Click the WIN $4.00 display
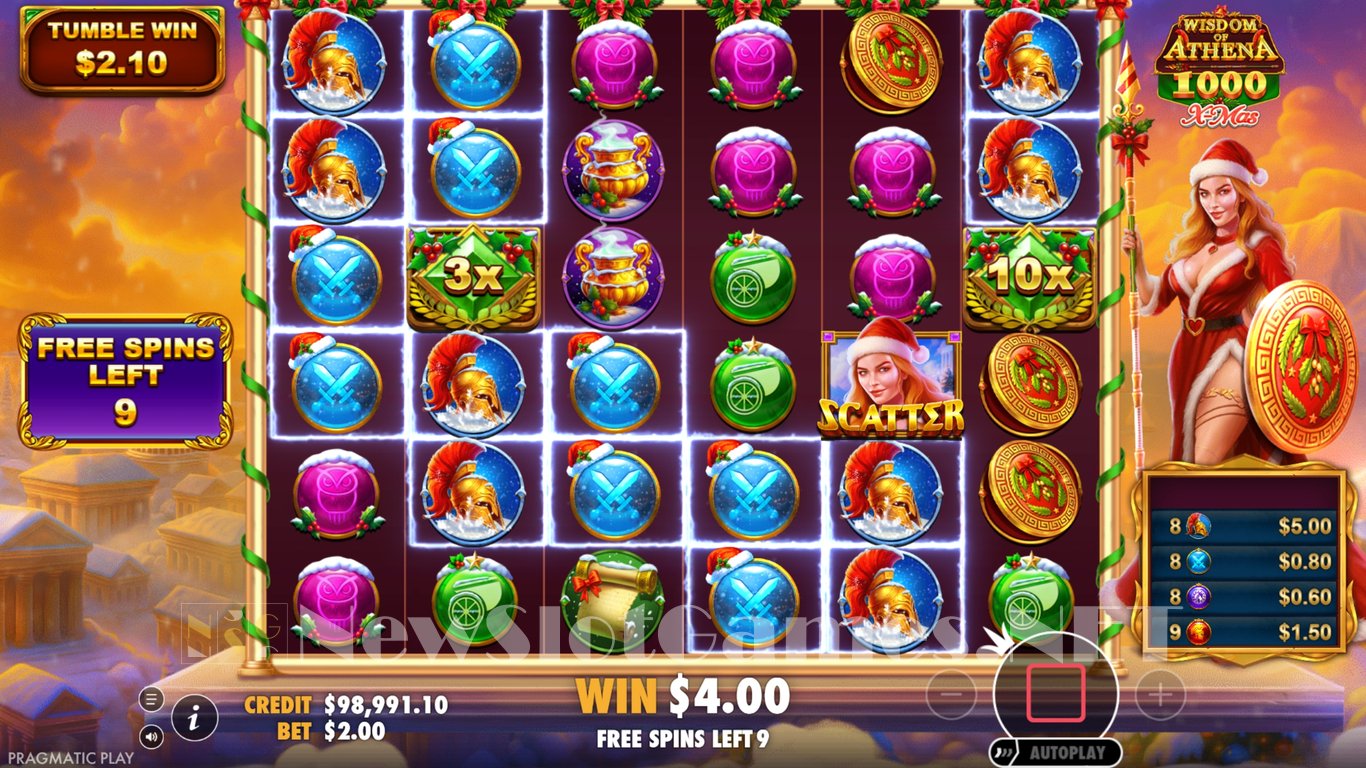 pos(683,694)
